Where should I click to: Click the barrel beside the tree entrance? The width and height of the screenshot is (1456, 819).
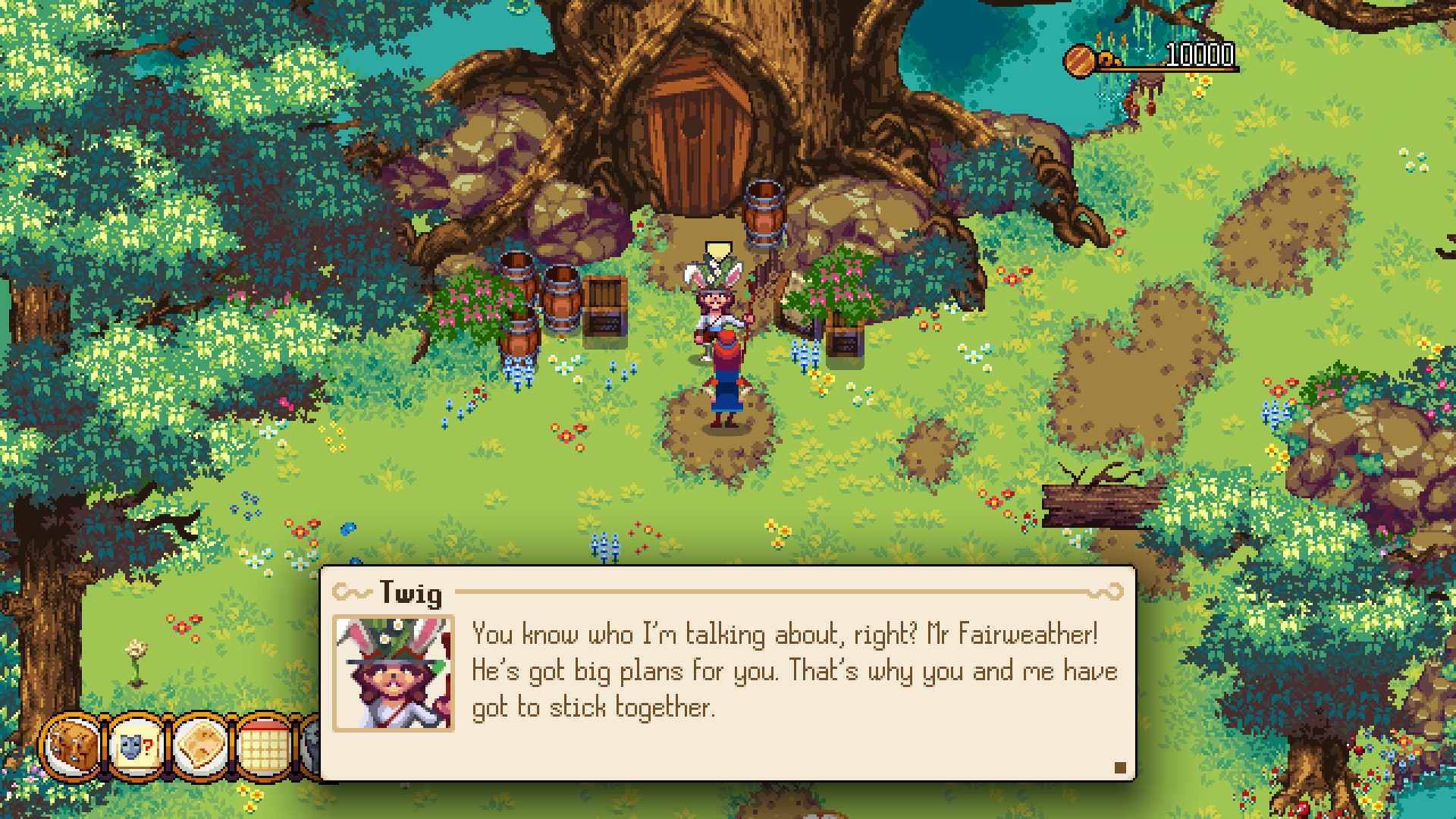pyautogui.click(x=762, y=212)
